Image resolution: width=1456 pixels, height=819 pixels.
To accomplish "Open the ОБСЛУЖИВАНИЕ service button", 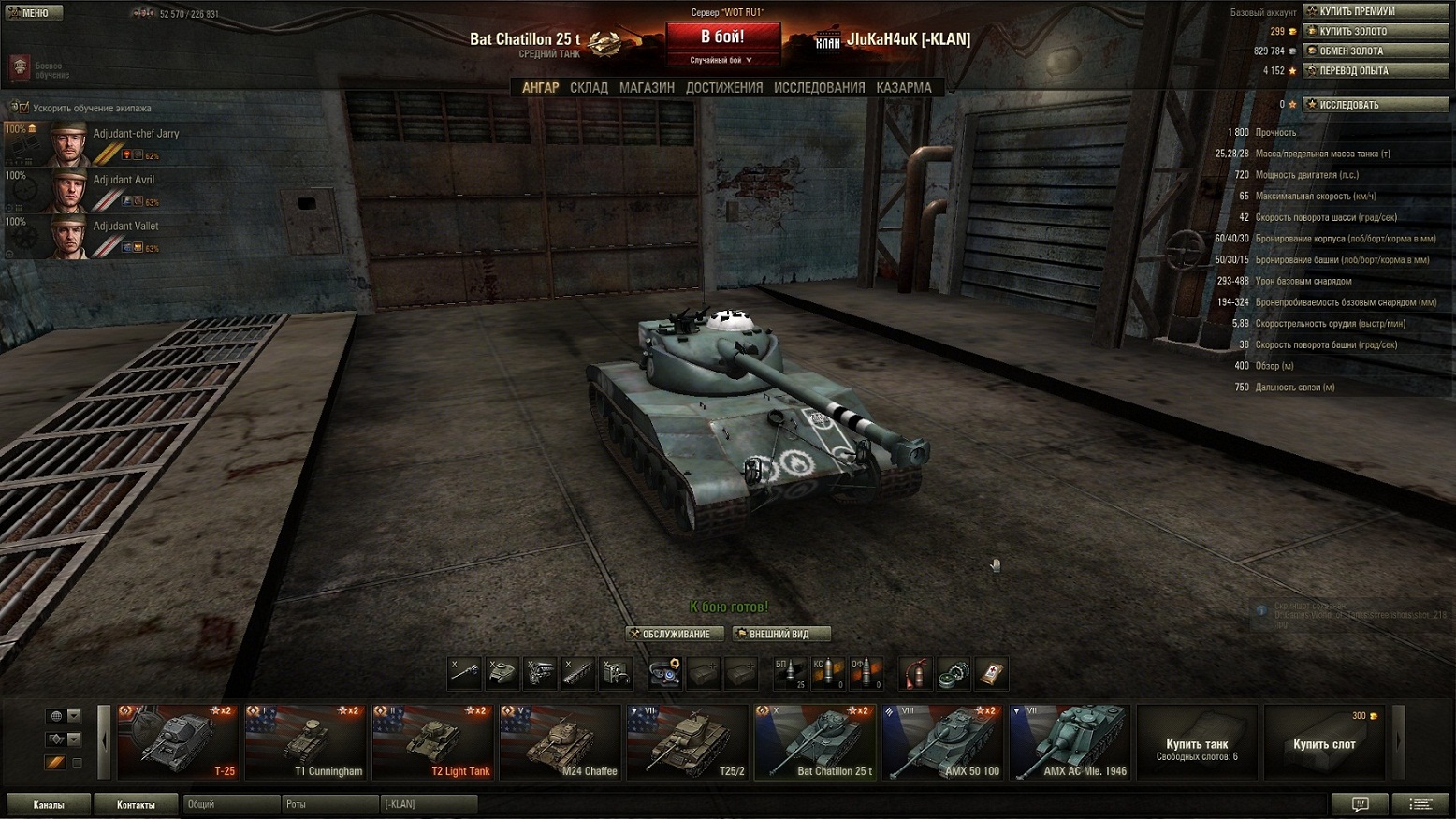I will pyautogui.click(x=674, y=634).
